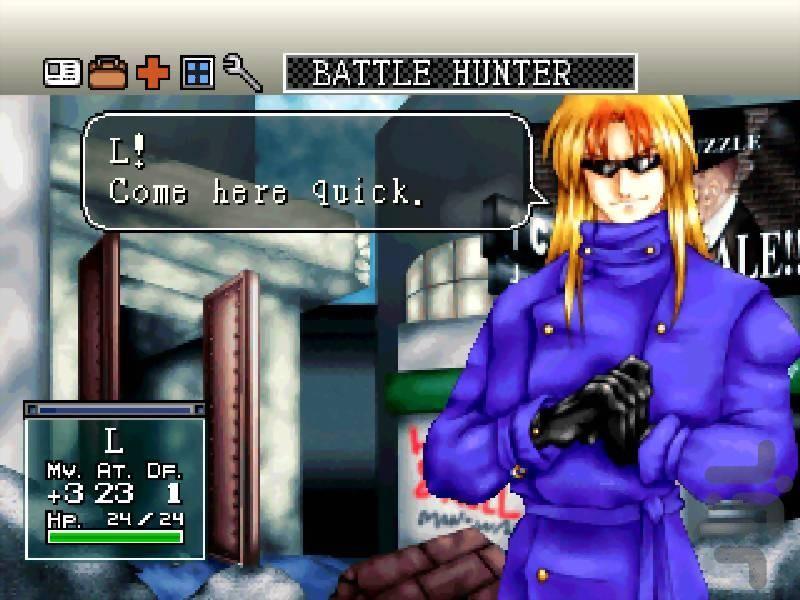
Task: Open the wrench settings icon
Action: coord(242,73)
